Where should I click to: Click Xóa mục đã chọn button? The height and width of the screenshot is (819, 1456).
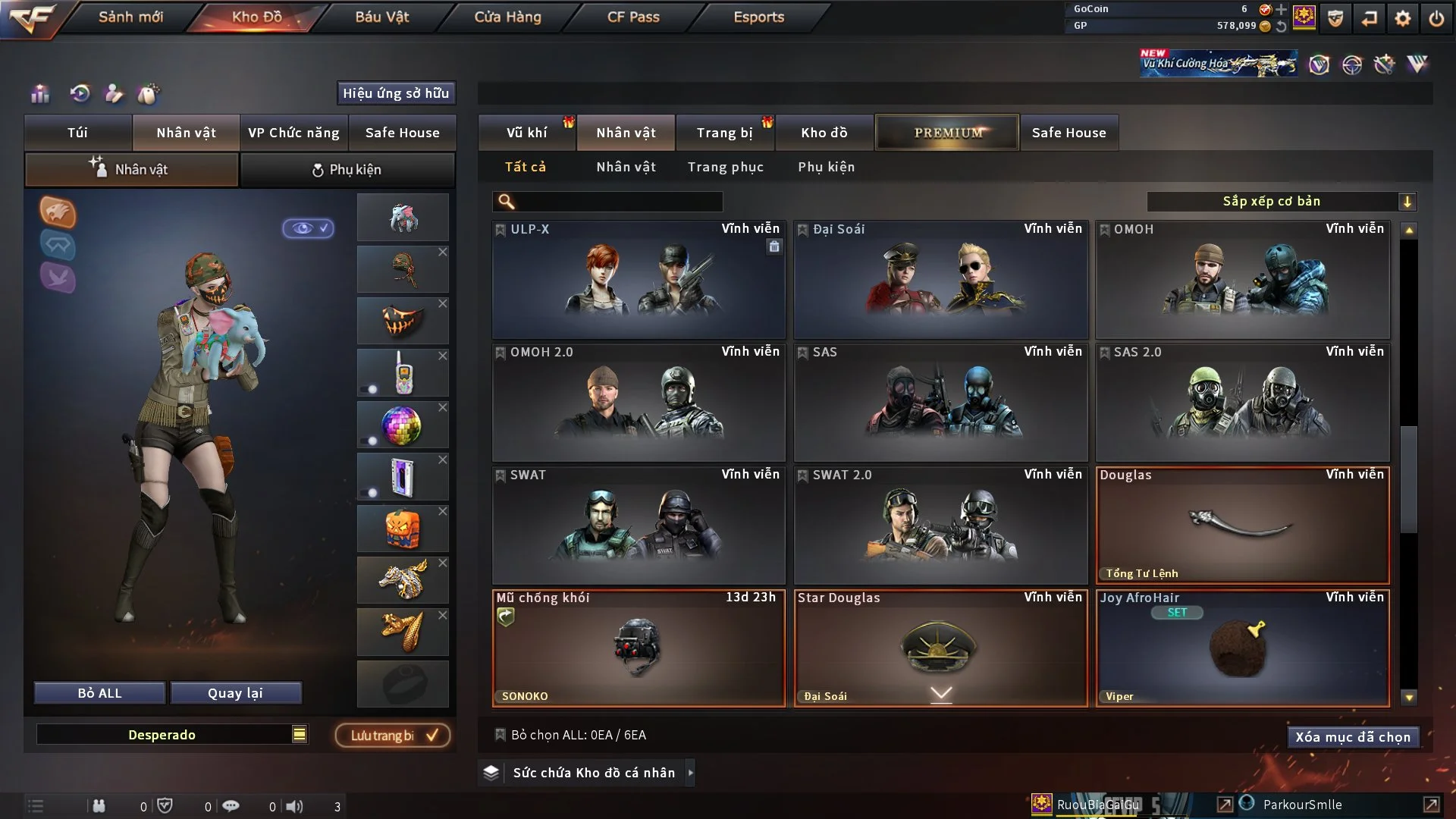(1352, 737)
